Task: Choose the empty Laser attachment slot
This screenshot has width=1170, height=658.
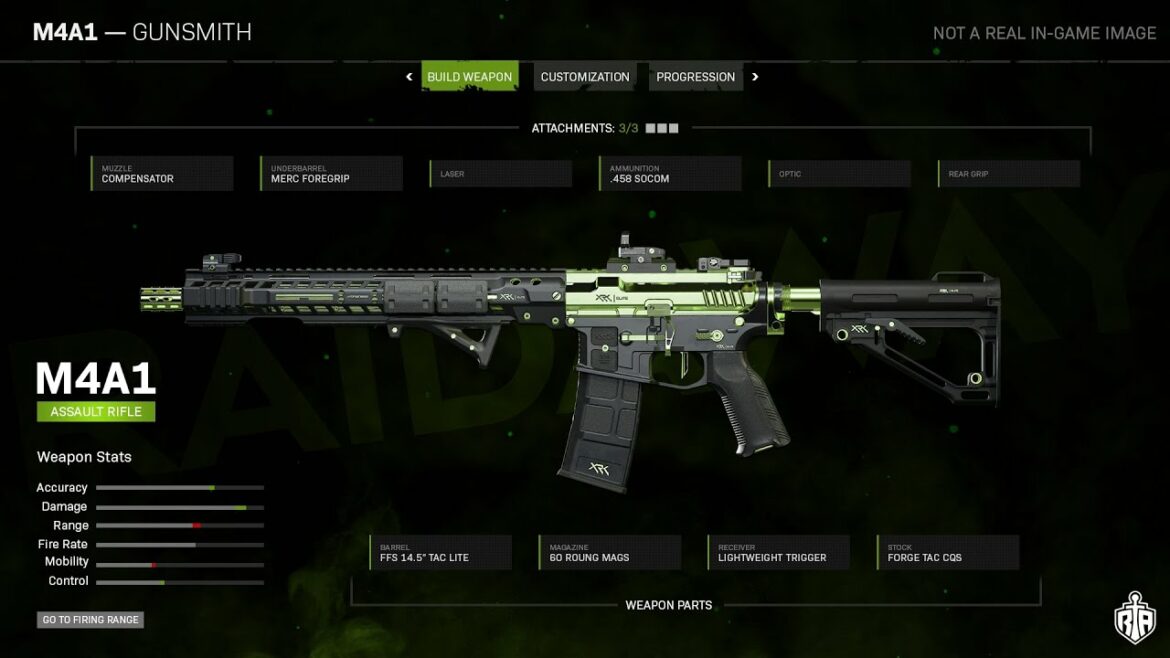Action: [x=501, y=174]
